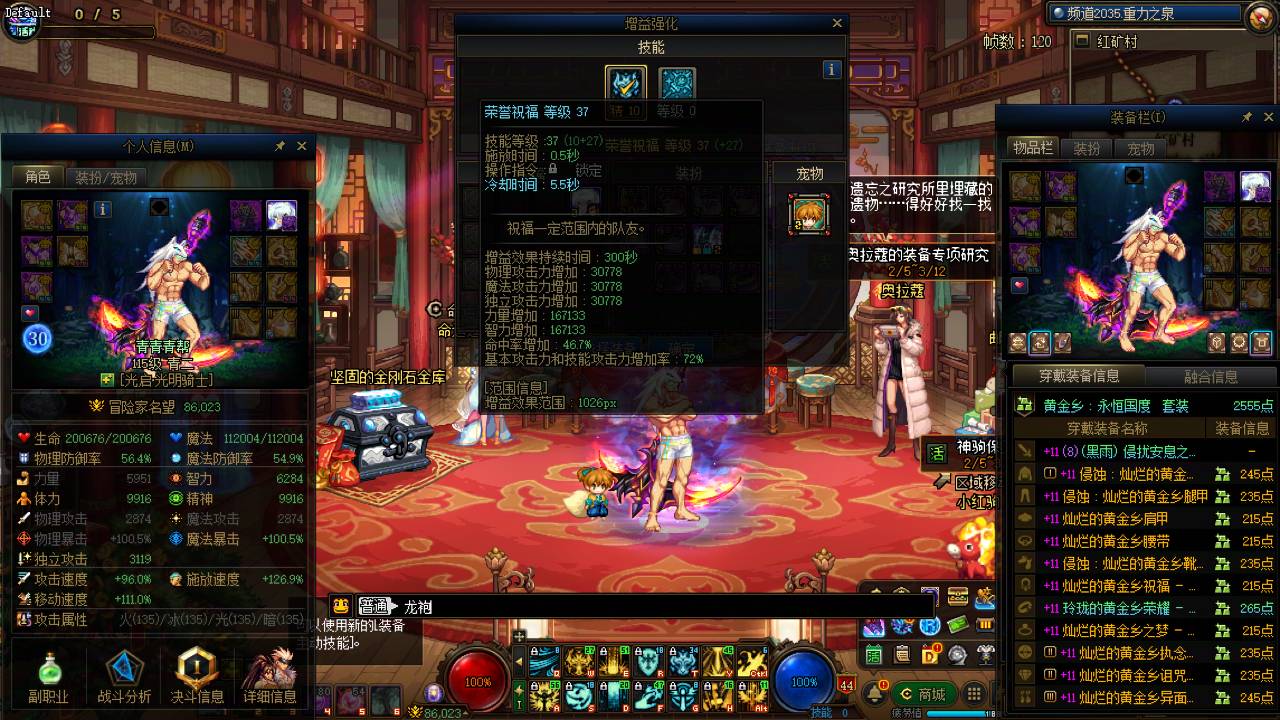Image resolution: width=1280 pixels, height=720 pixels.
Task: Click the 商城 mall button
Action: click(924, 694)
